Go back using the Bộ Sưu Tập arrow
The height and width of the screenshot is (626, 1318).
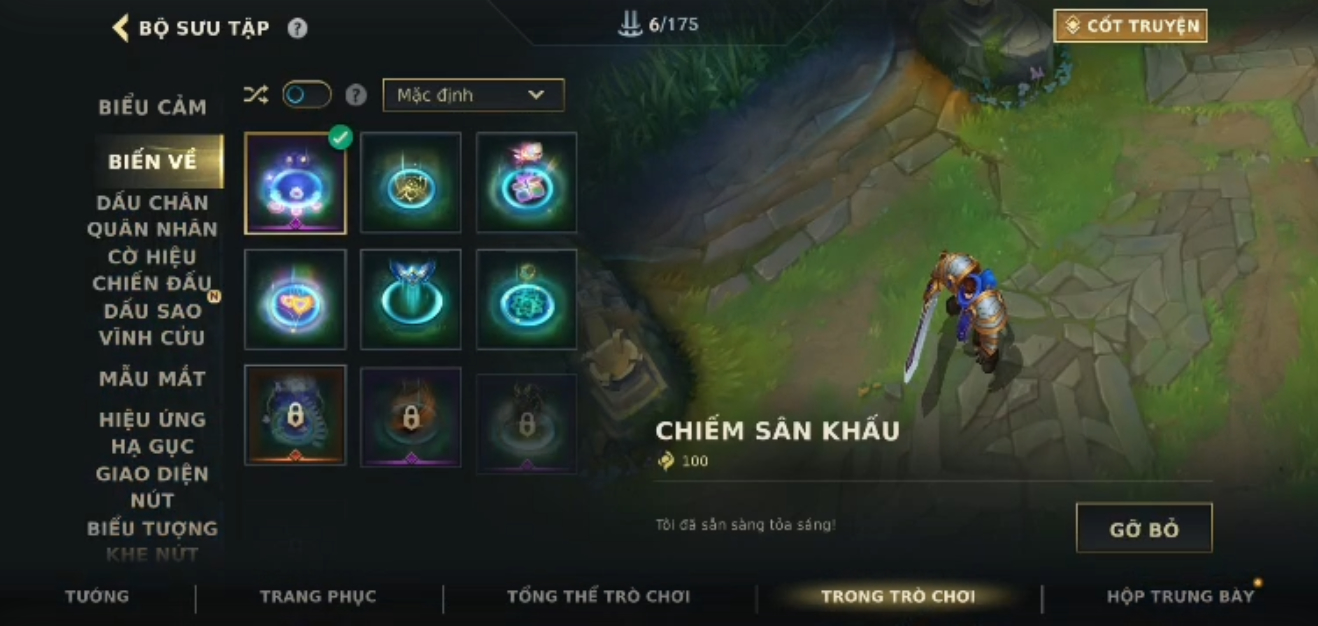click(x=121, y=28)
